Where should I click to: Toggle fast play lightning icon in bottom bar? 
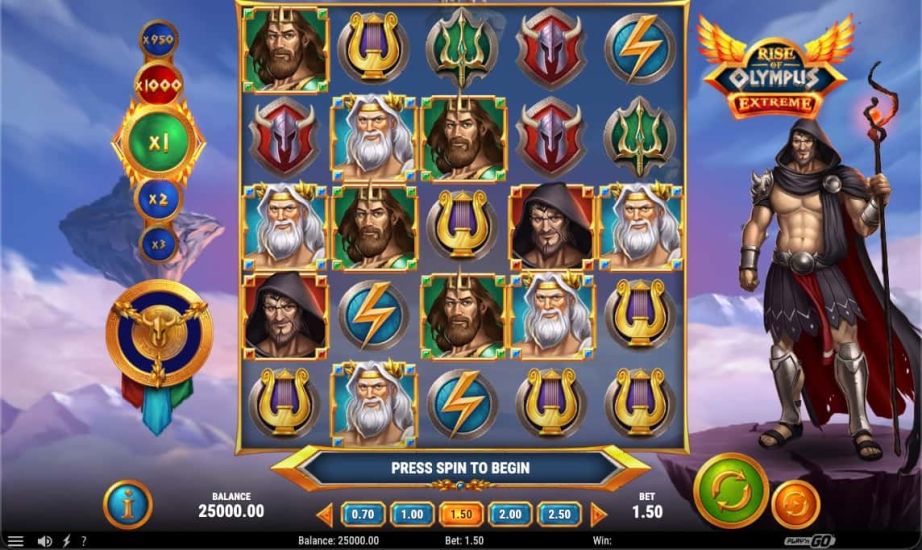(x=66, y=541)
